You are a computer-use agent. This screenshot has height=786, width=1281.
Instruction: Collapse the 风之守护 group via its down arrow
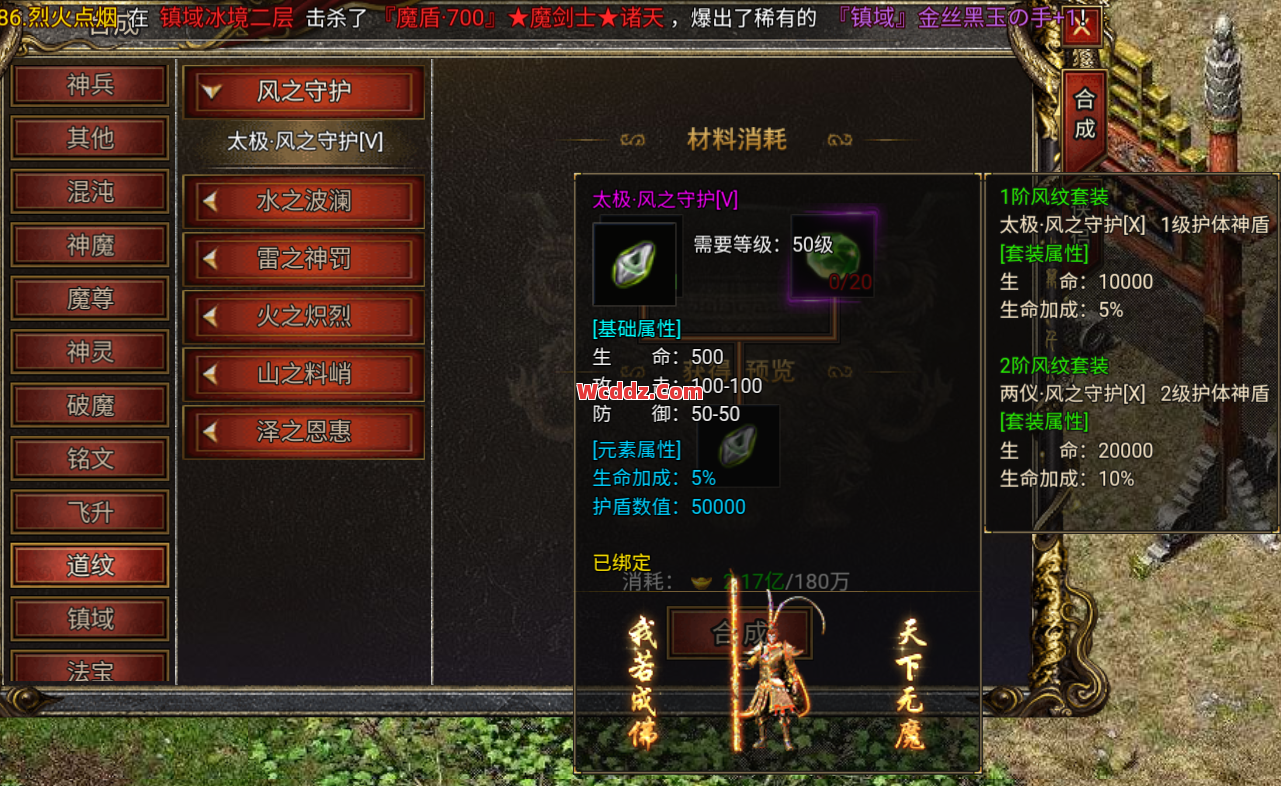[212, 91]
